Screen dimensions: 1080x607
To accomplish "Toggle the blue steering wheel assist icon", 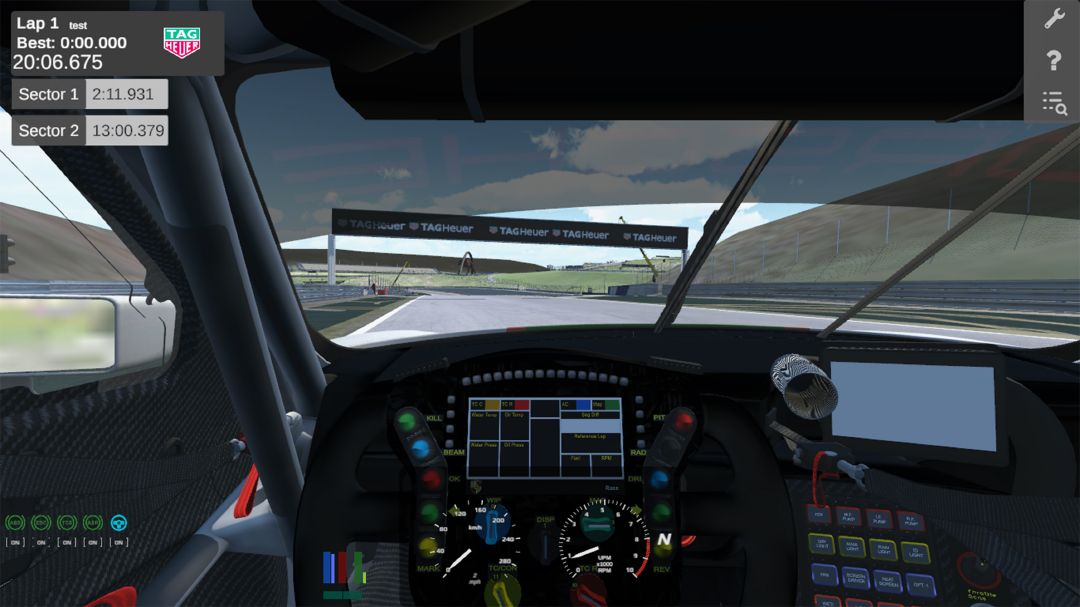I will click(x=119, y=523).
